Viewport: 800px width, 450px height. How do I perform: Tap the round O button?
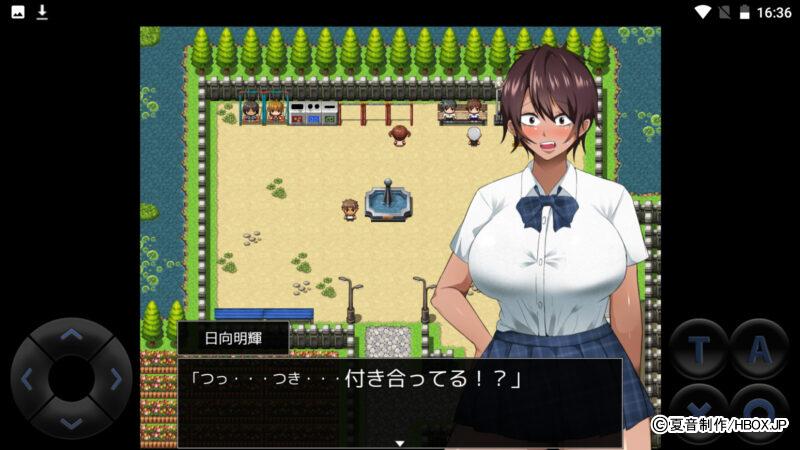coord(759,409)
